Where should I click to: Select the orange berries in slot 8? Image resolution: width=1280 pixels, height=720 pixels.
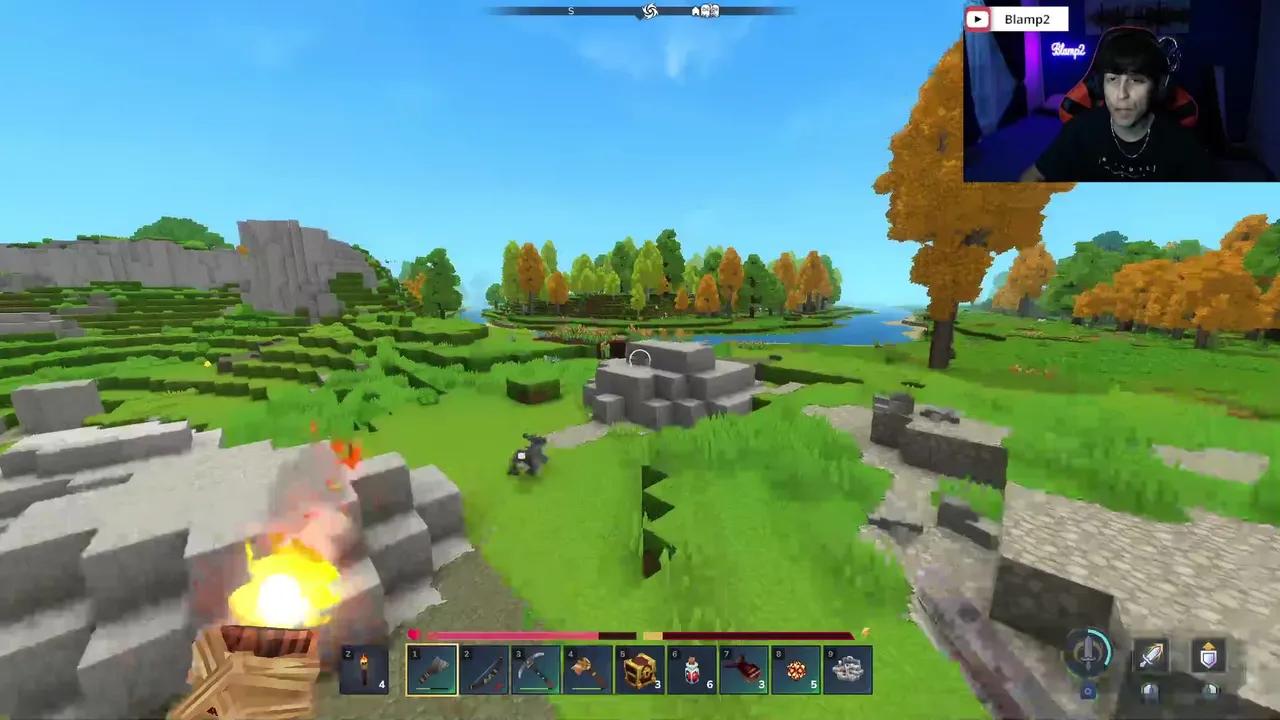coord(796,670)
